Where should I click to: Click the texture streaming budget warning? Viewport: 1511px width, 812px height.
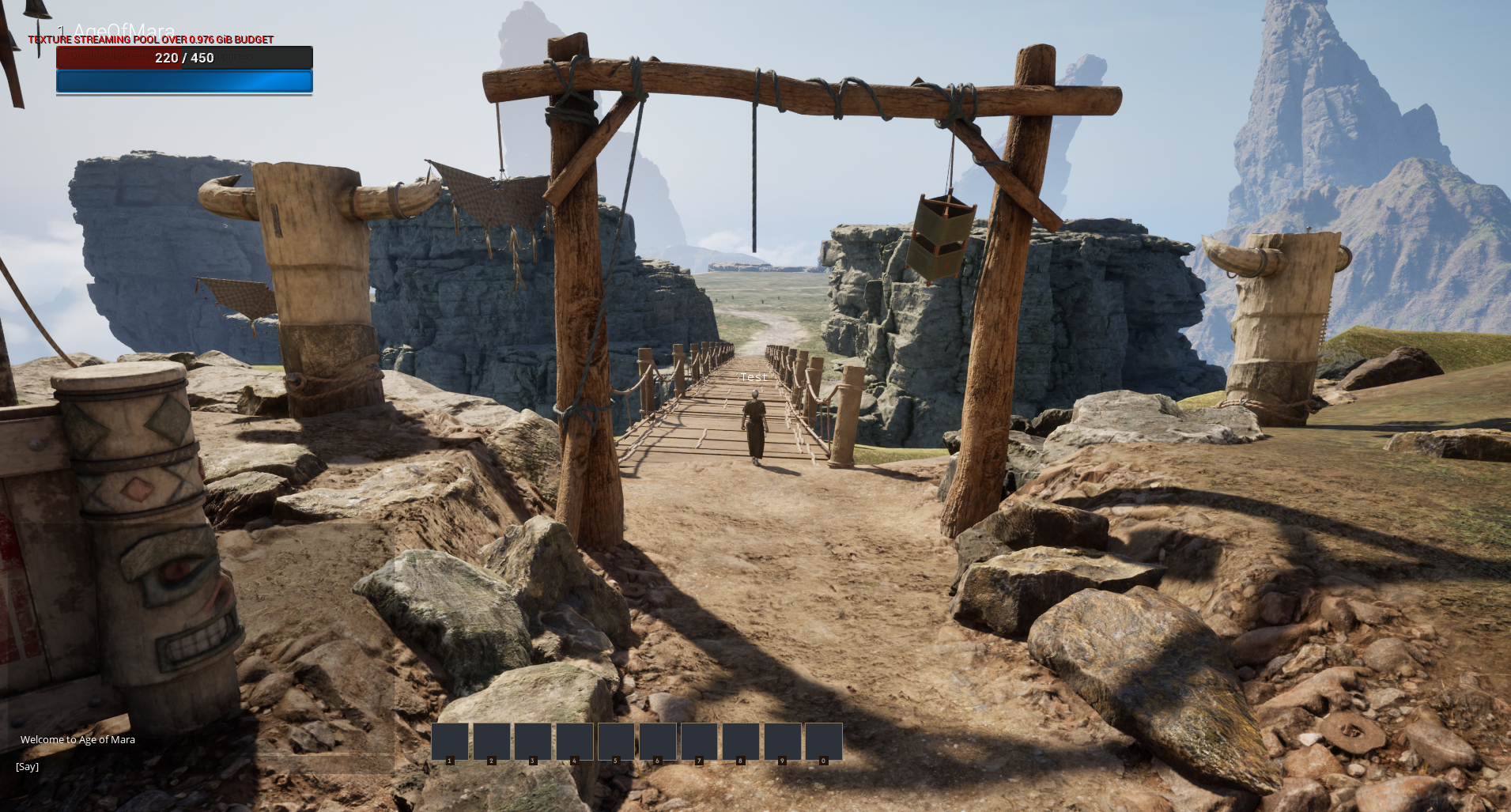(x=150, y=40)
